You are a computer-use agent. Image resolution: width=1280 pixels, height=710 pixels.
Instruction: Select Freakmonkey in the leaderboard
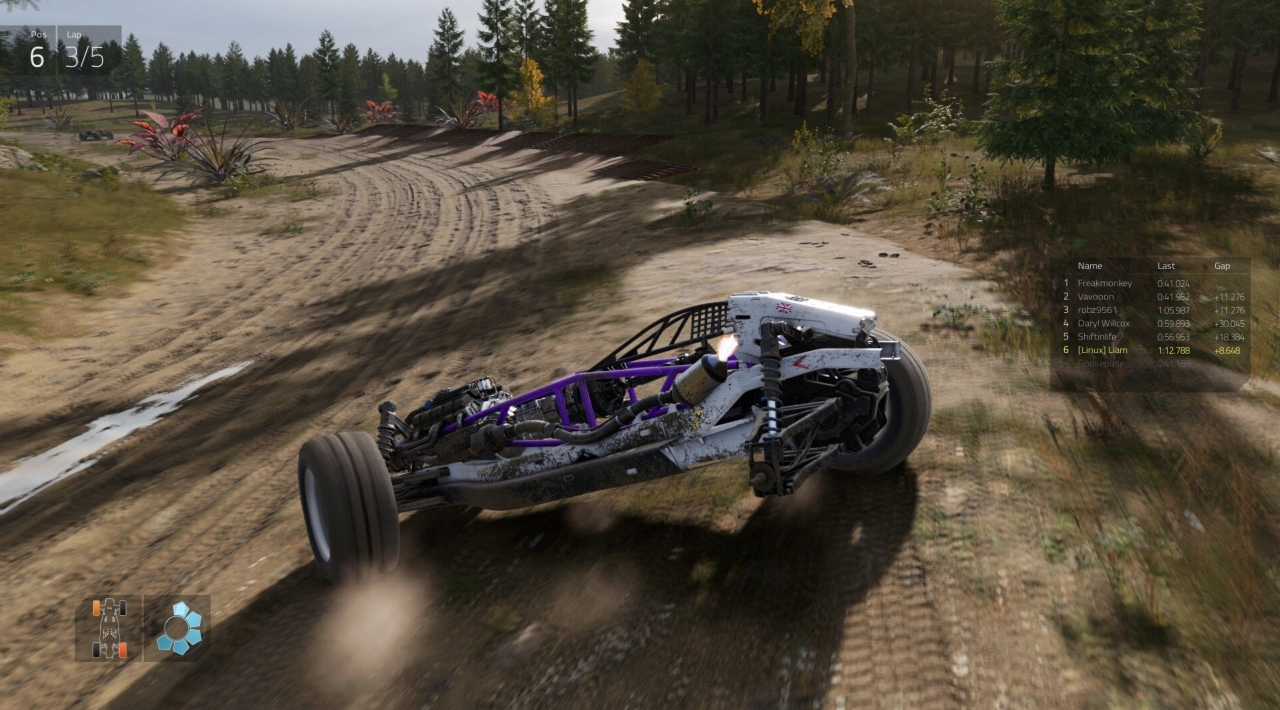pyautogui.click(x=1105, y=283)
